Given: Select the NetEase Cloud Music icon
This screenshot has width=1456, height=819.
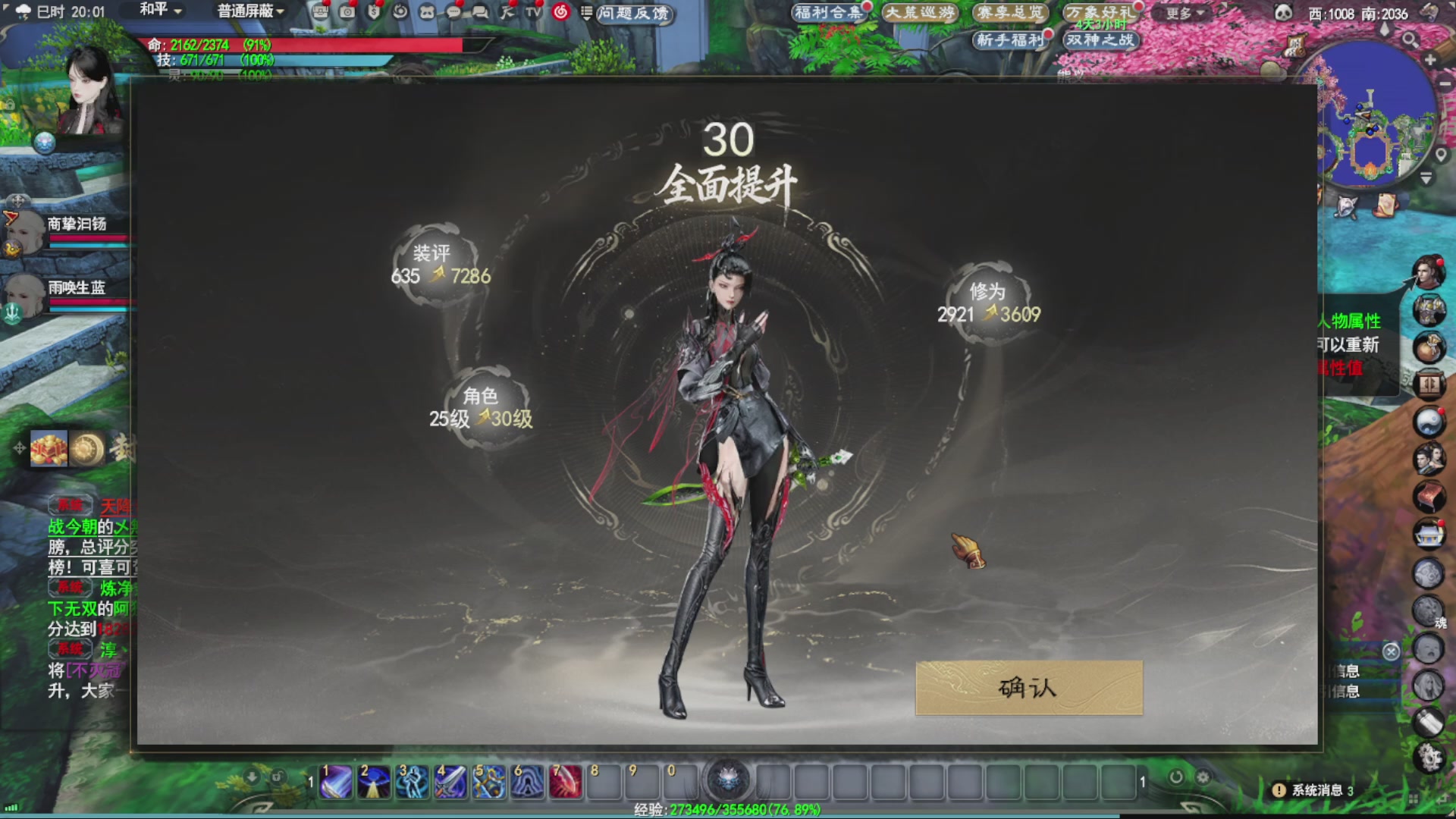Looking at the screenshot, I should coord(559,12).
